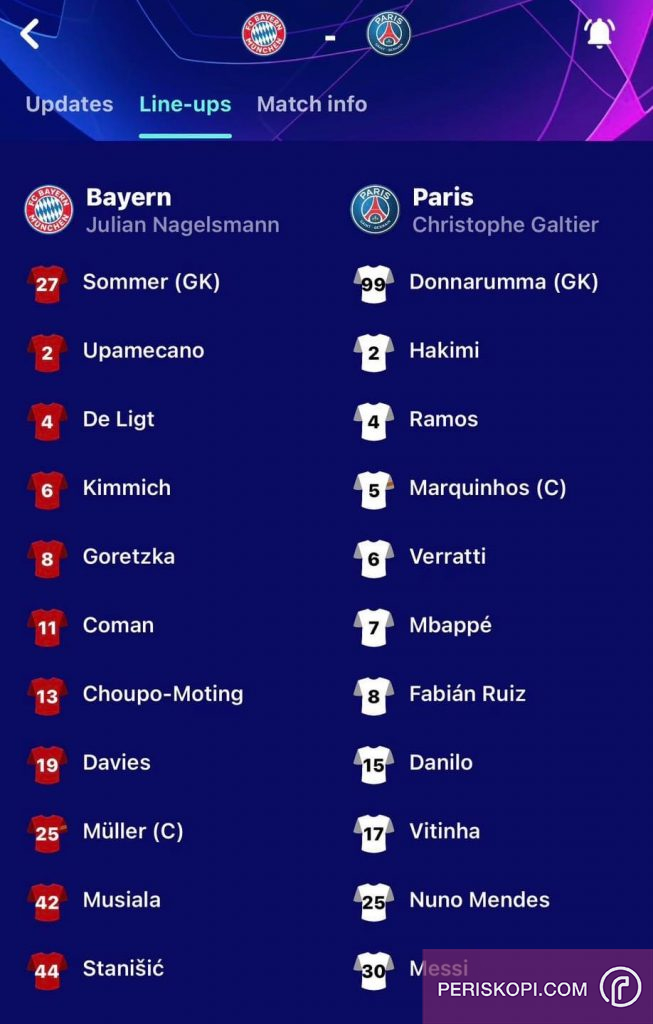
Task: Choose Fabián Ruiz from the lineup
Action: click(x=467, y=694)
